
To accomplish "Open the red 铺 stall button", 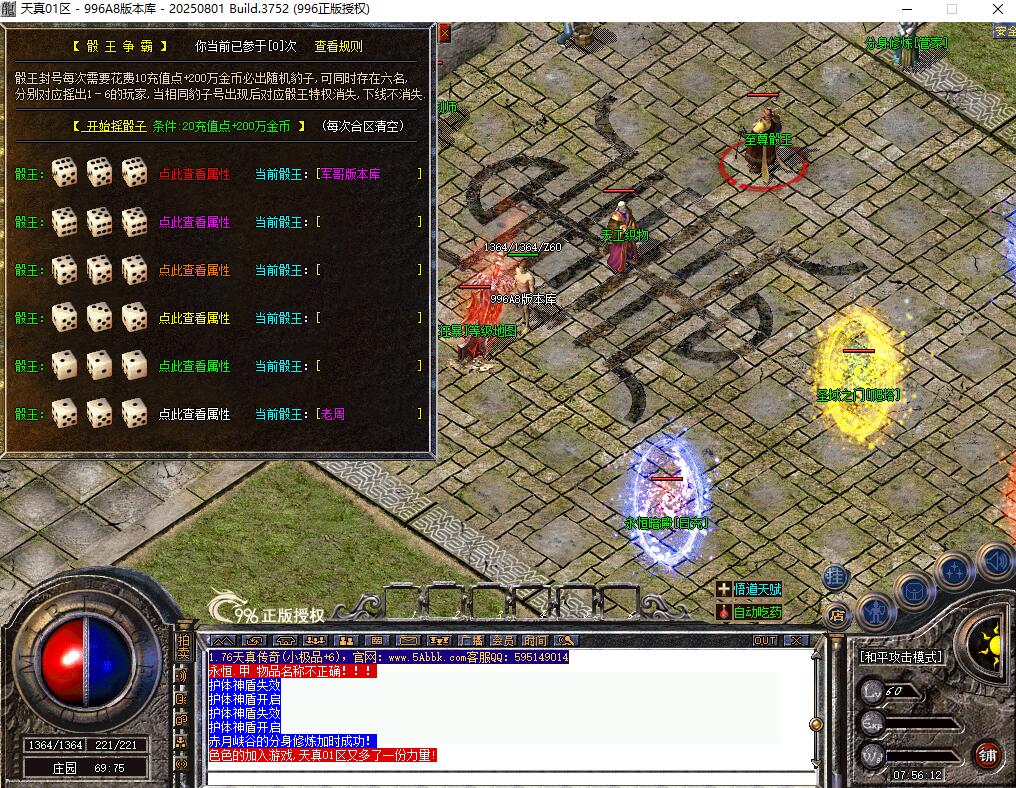I will coord(988,754).
